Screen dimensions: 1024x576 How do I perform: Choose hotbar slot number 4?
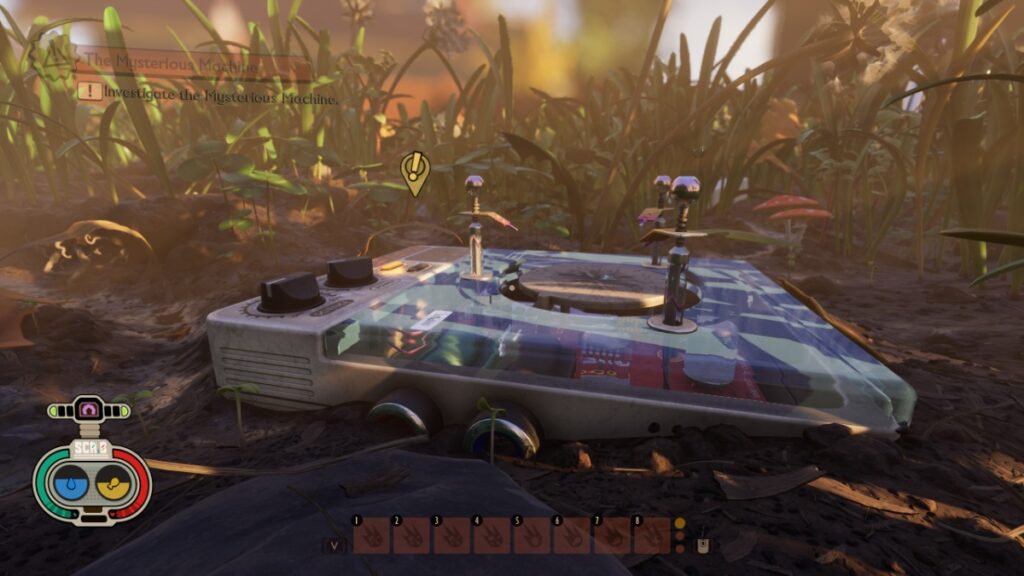pos(491,537)
